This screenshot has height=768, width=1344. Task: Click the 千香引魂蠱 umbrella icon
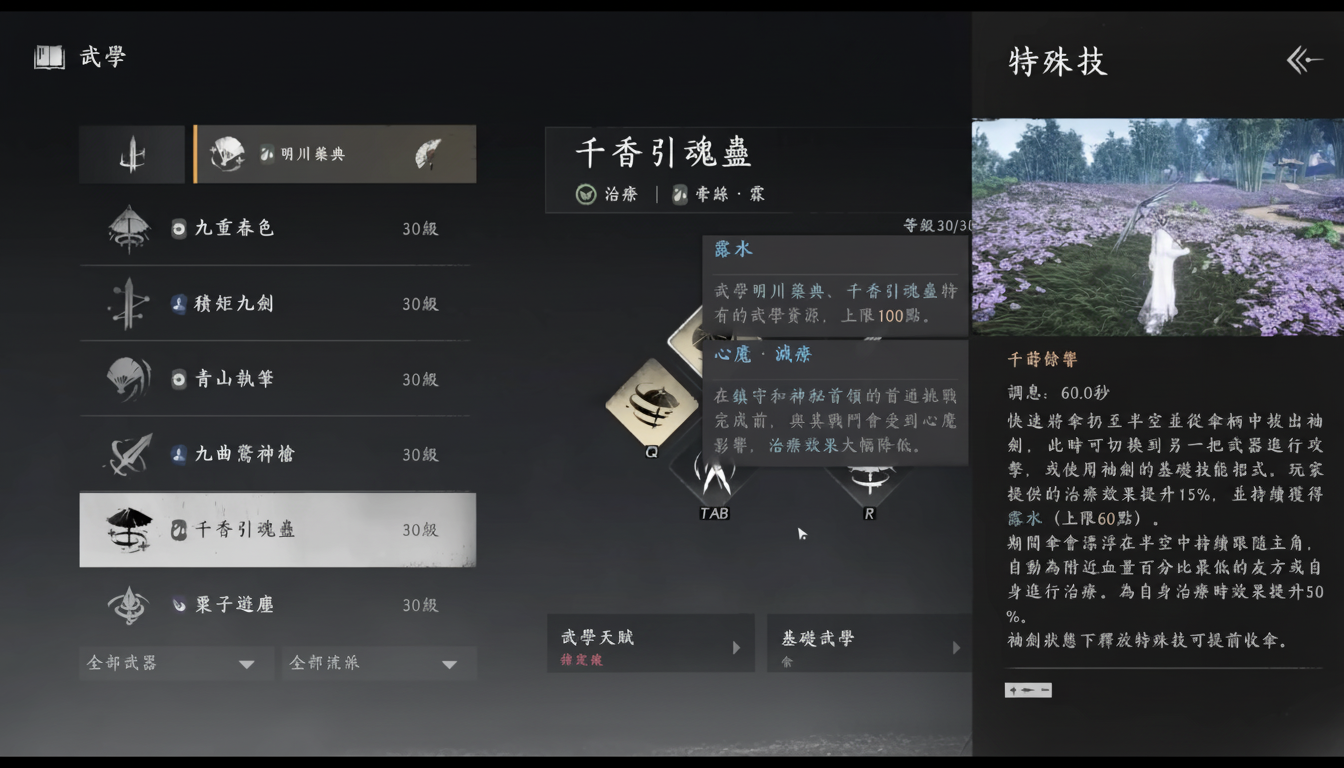pos(131,530)
